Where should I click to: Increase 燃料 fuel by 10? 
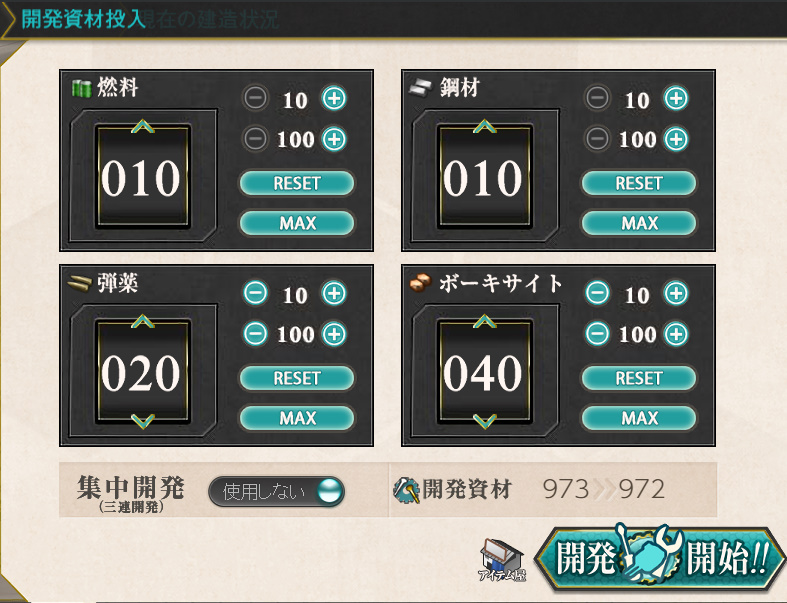[333, 99]
